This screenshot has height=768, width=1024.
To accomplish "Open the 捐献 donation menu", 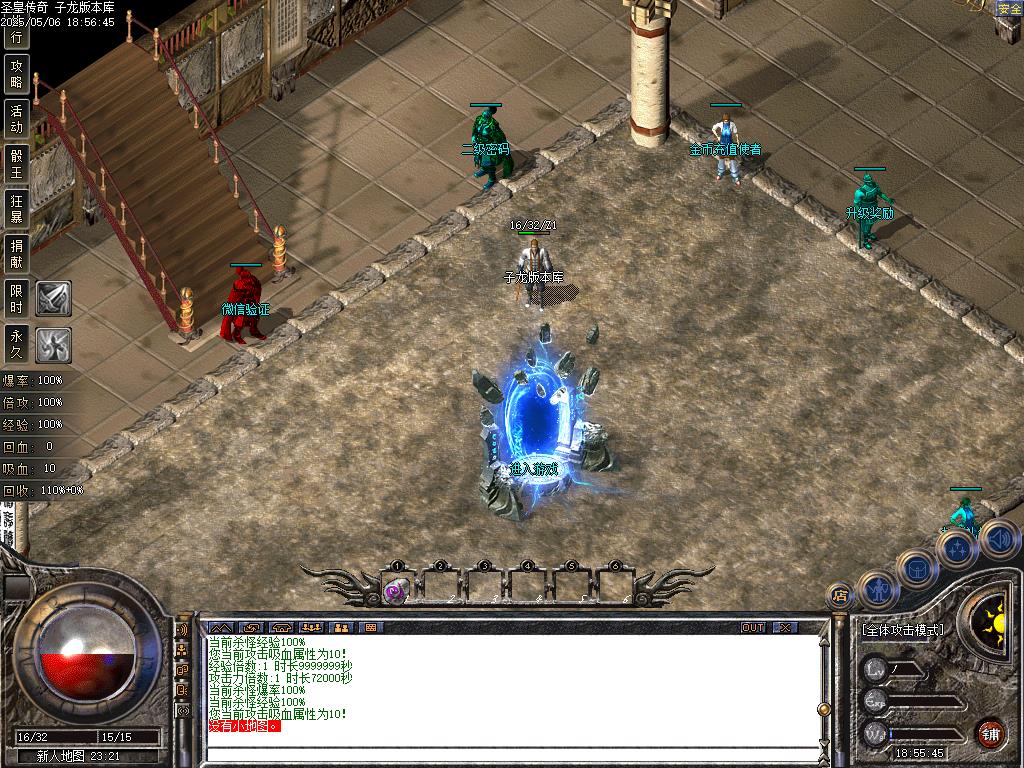I will [16, 253].
